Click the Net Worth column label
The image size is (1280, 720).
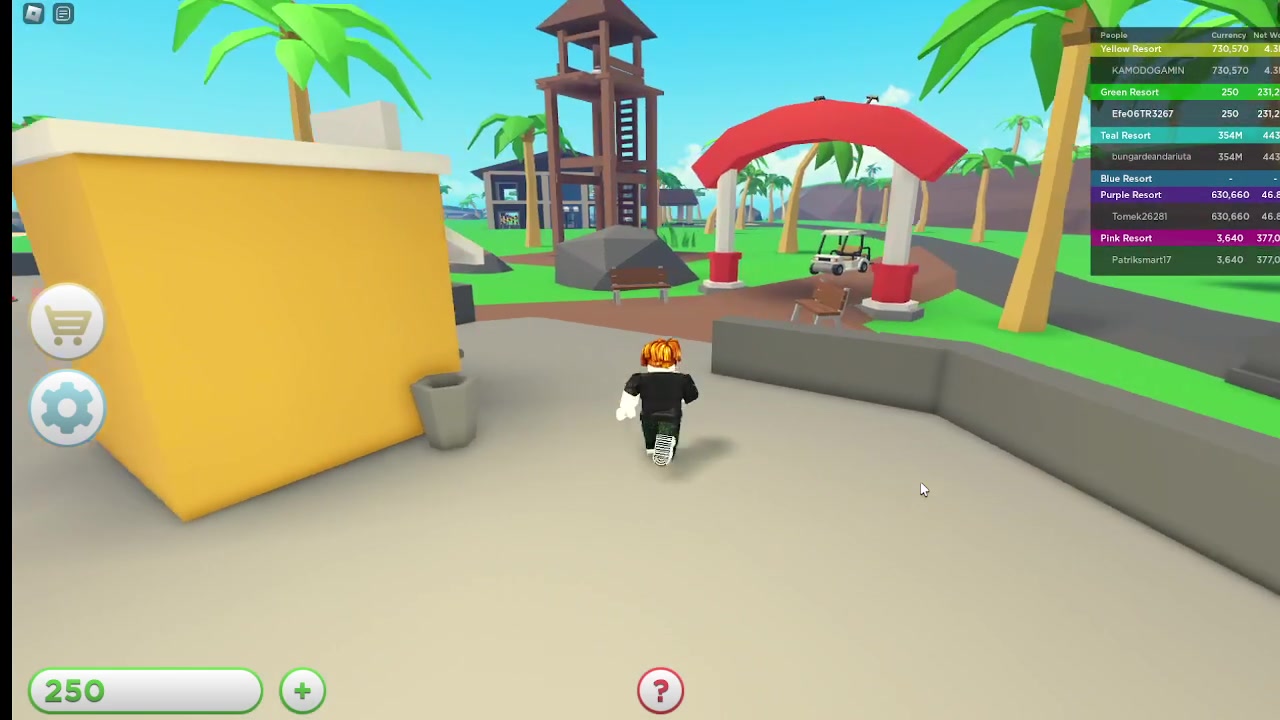(x=1267, y=35)
